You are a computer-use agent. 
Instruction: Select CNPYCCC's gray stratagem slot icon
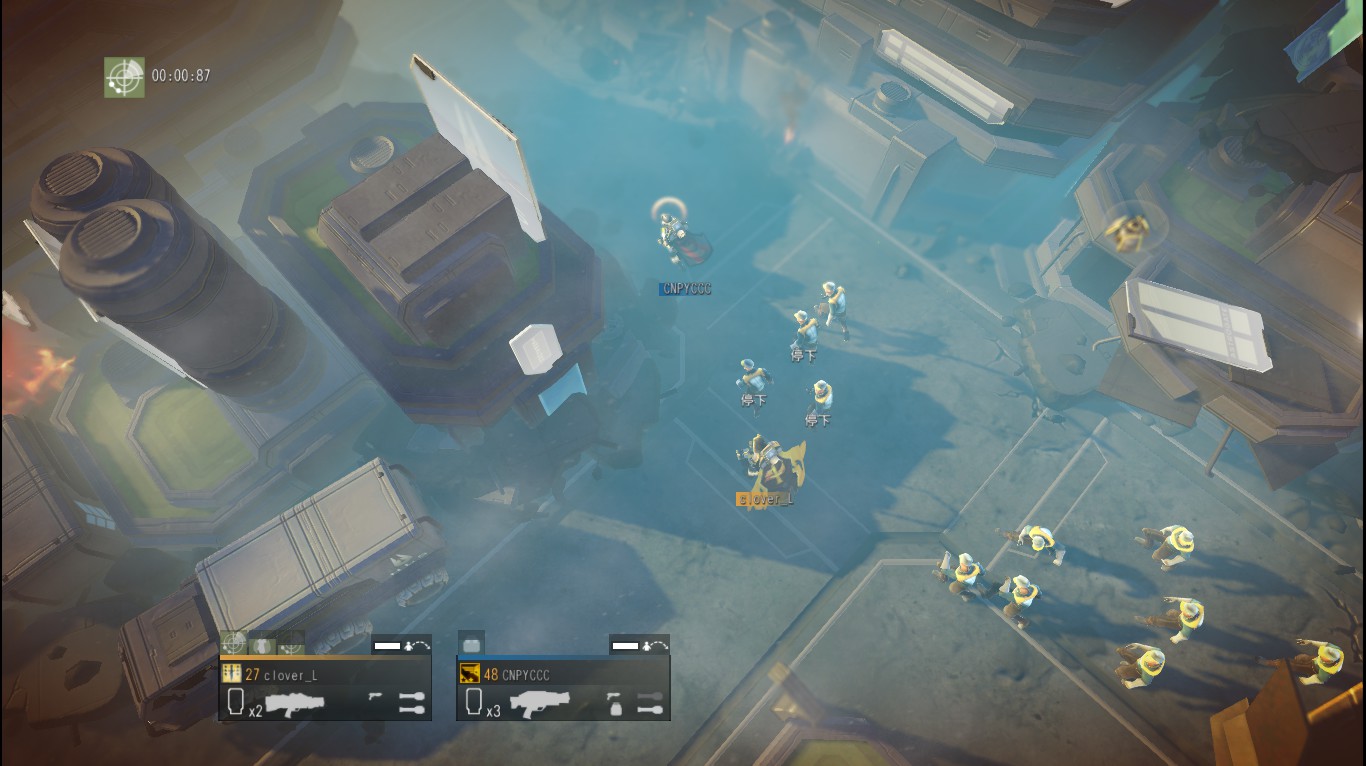472,644
